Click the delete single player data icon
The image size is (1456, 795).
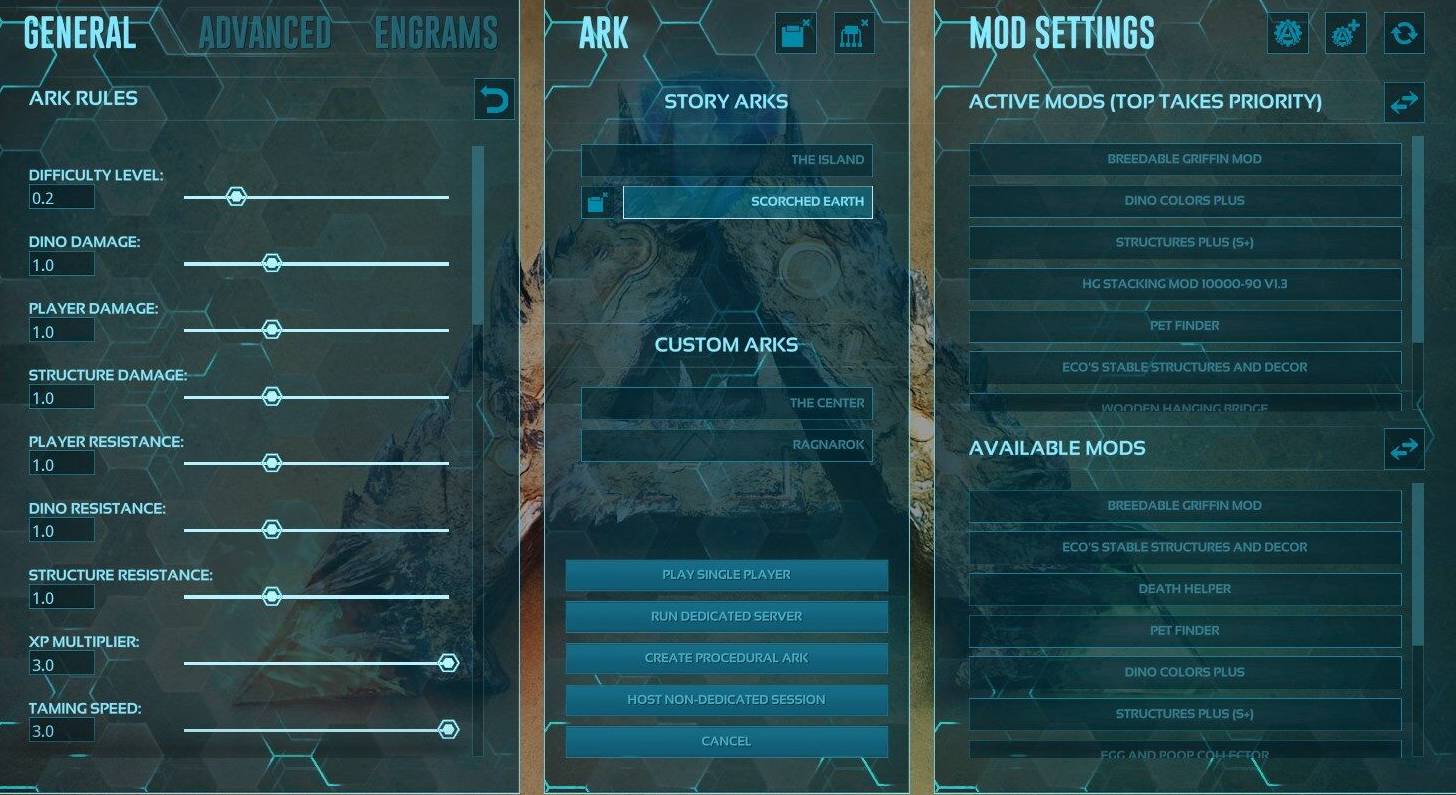pos(794,32)
